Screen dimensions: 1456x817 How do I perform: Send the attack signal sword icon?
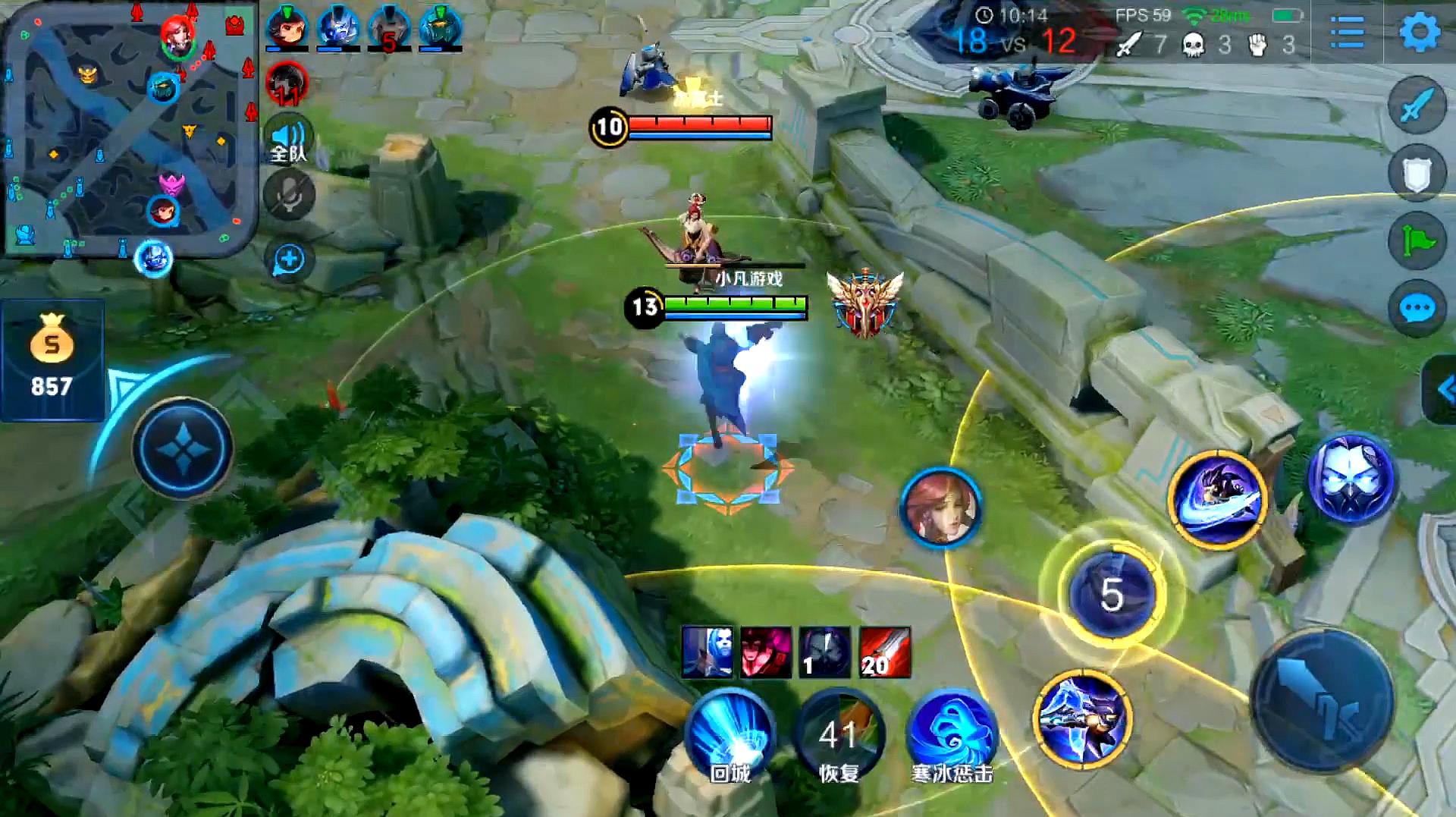(x=1417, y=106)
